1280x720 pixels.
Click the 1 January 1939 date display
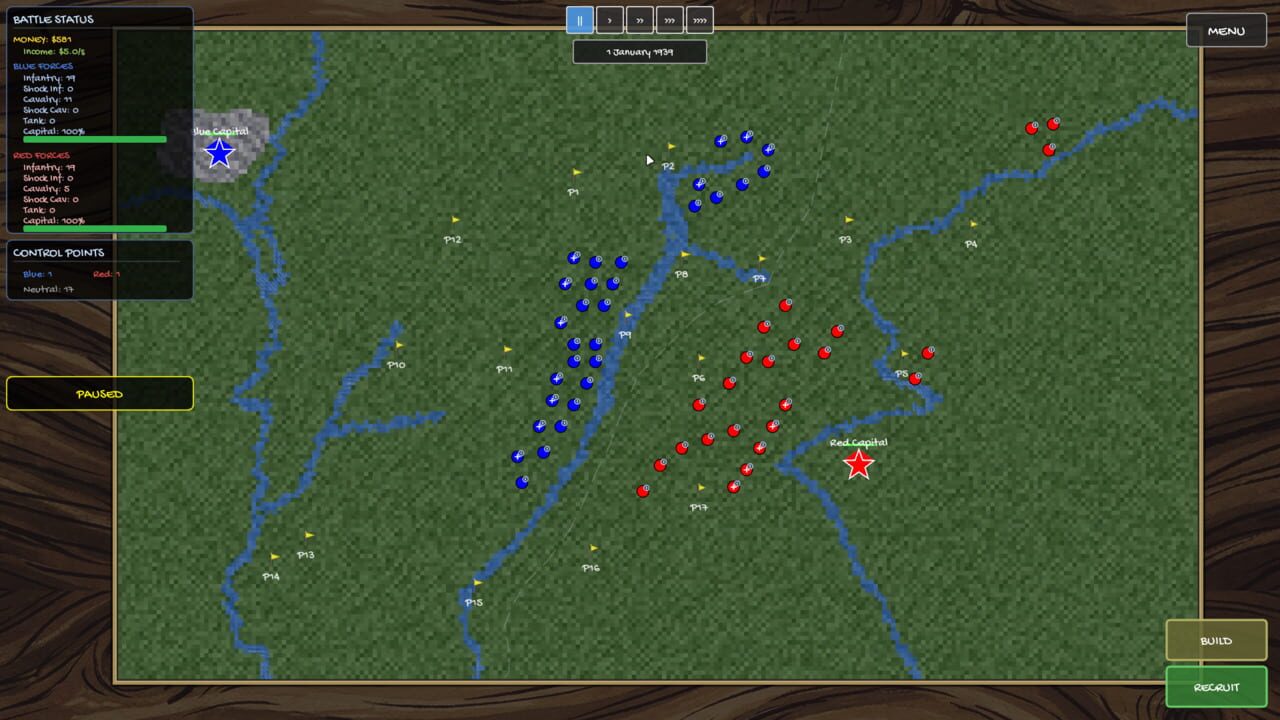click(x=639, y=51)
